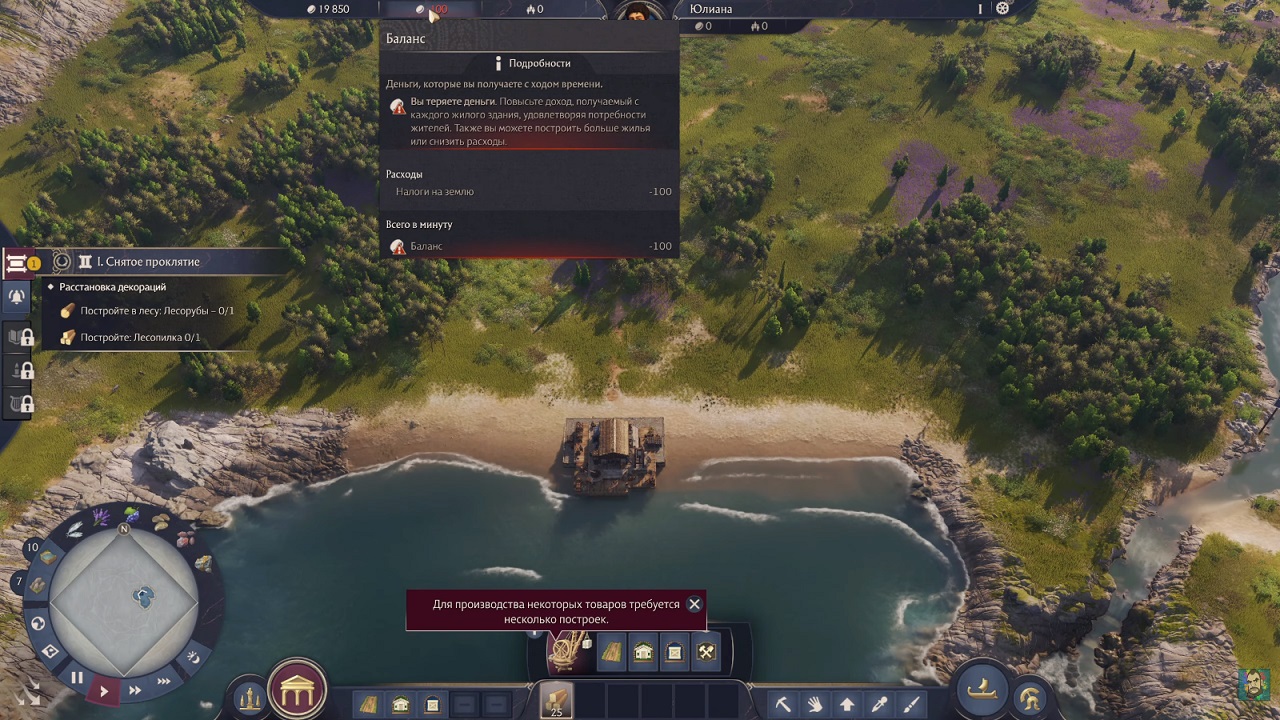1280x720 pixels.
Task: Open the statue monuments button
Action: tap(248, 697)
